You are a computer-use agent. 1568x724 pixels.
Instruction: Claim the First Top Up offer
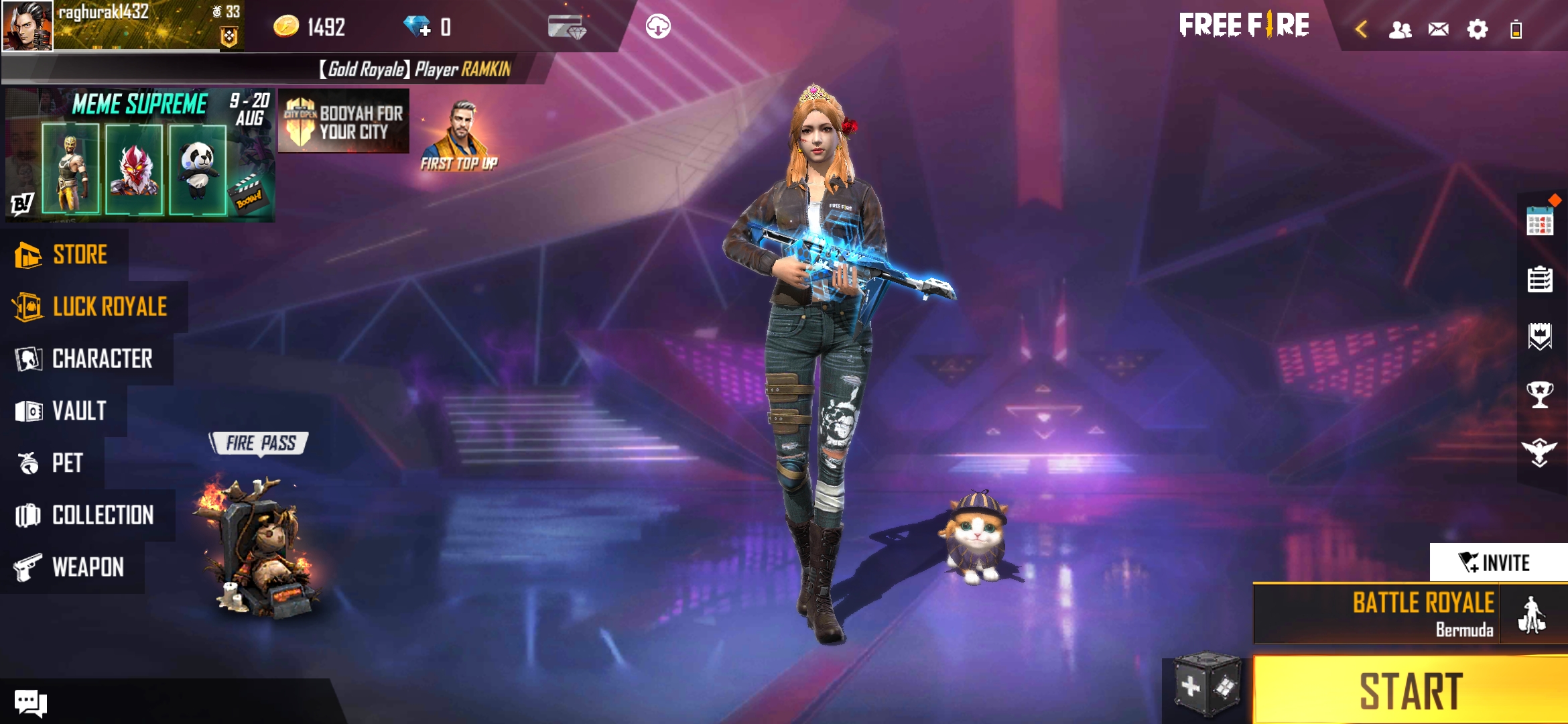coord(460,137)
